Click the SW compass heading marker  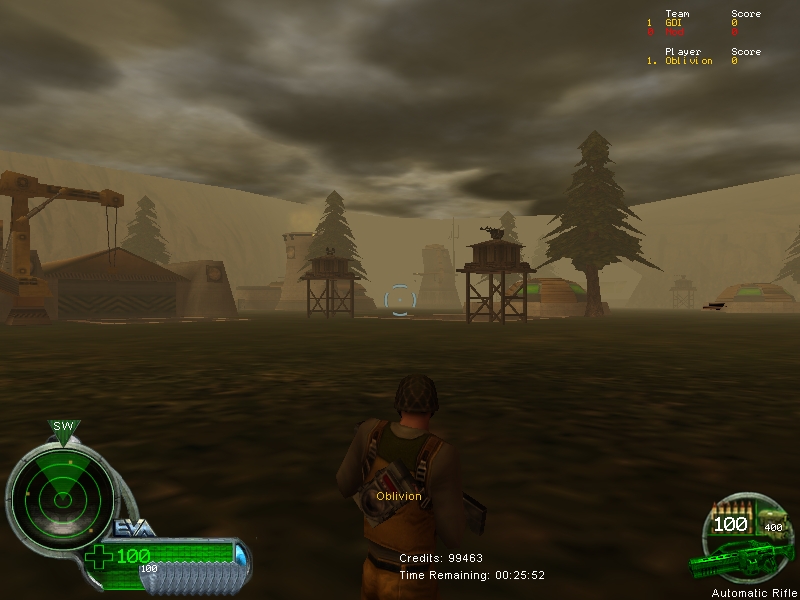point(64,428)
